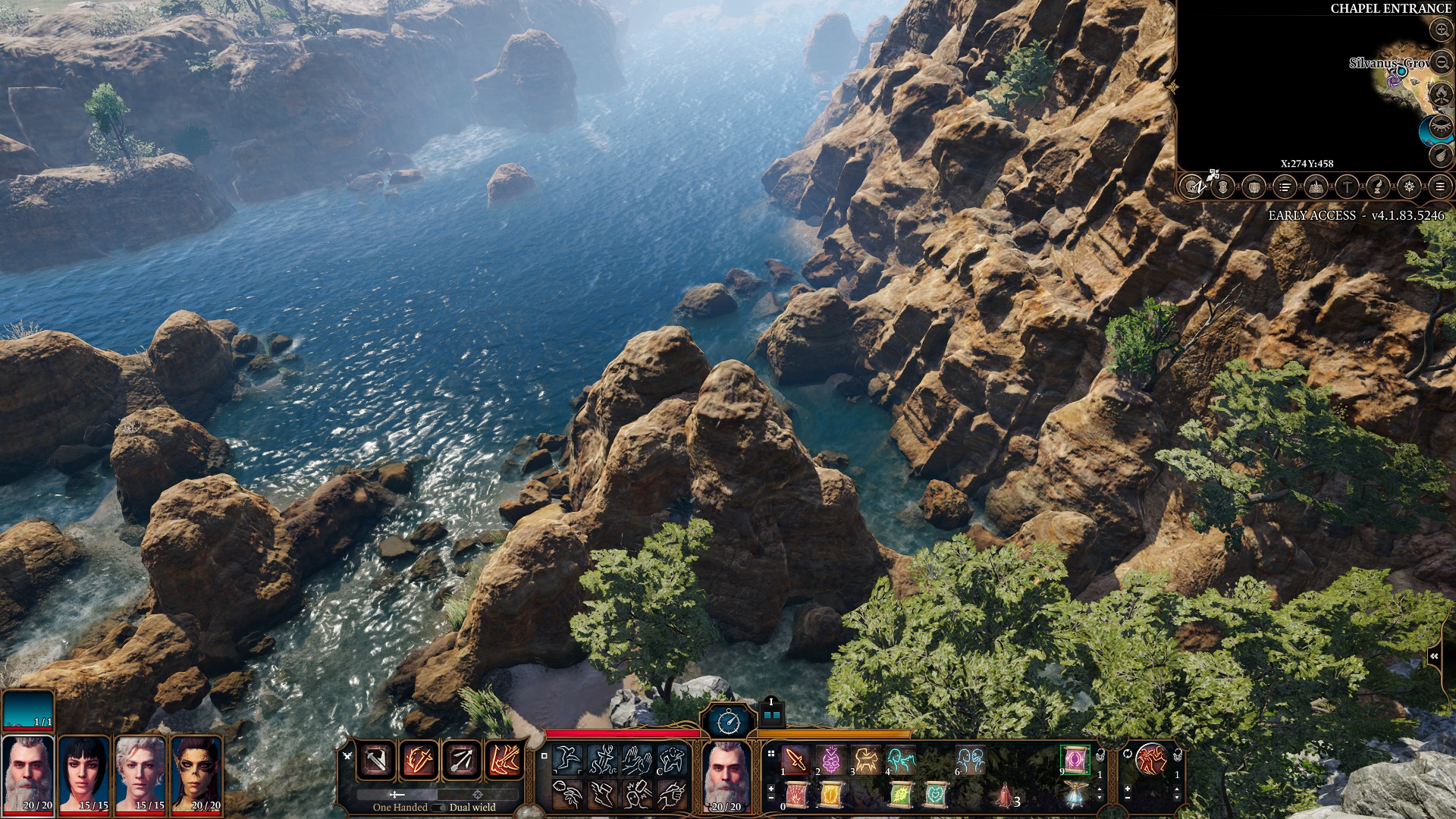The image size is (1456, 819).
Task: Click the feather icon beside the minimap
Action: click(1441, 155)
